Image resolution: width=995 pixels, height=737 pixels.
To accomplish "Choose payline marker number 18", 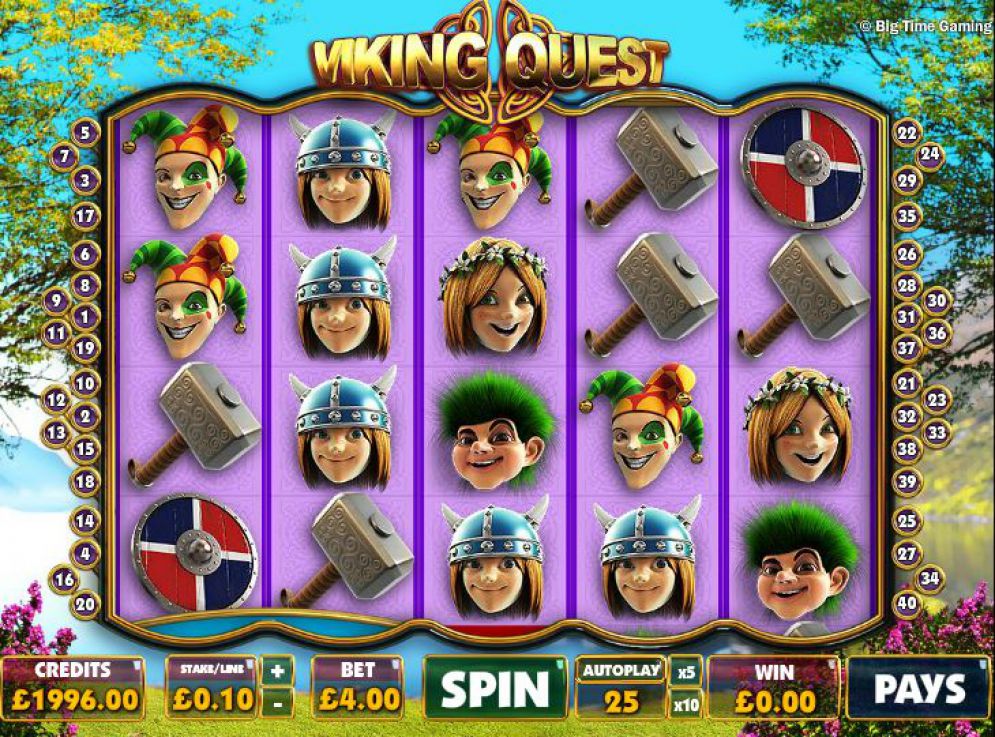I will pyautogui.click(x=86, y=481).
